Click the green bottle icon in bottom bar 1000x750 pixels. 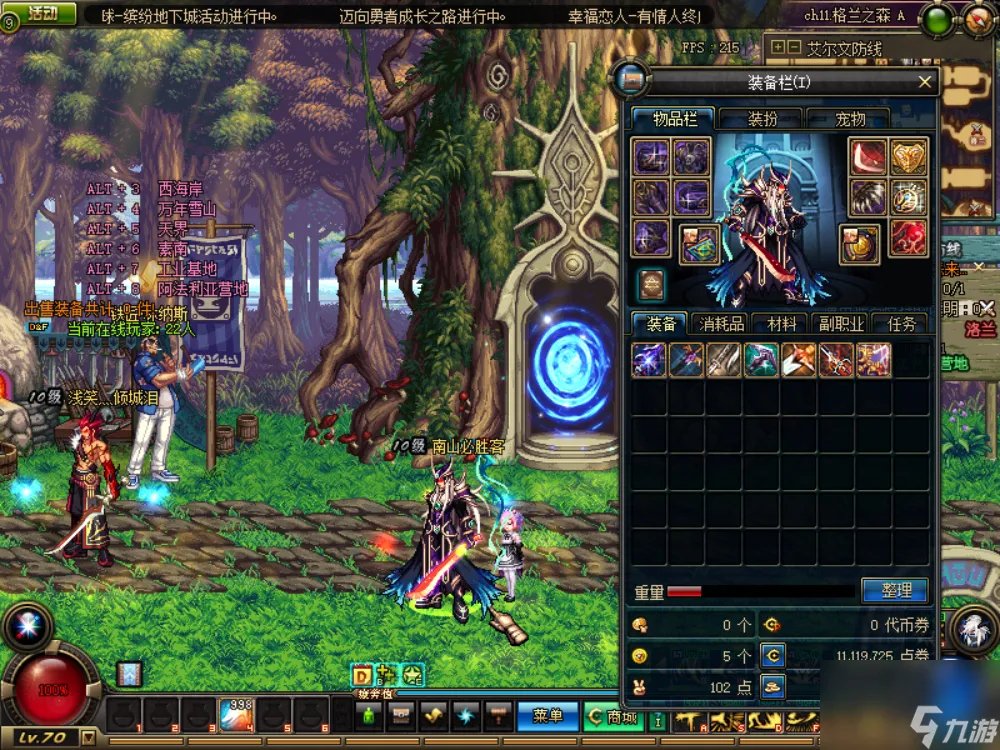pos(371,715)
